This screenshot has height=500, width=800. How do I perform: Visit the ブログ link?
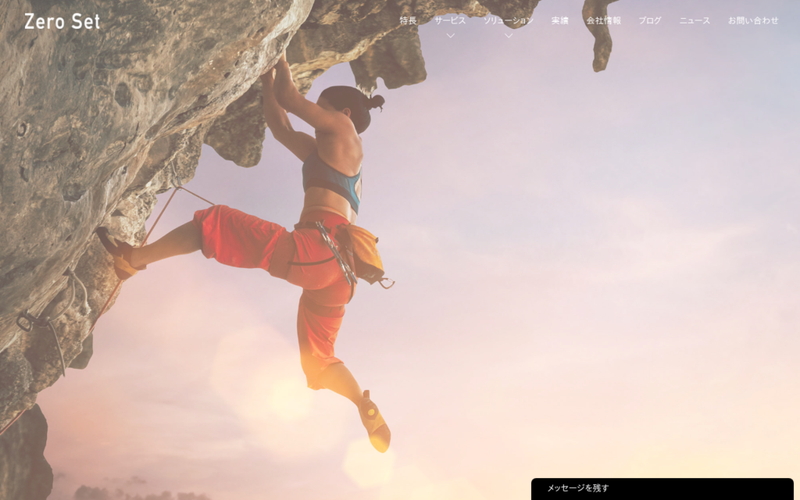(650, 20)
